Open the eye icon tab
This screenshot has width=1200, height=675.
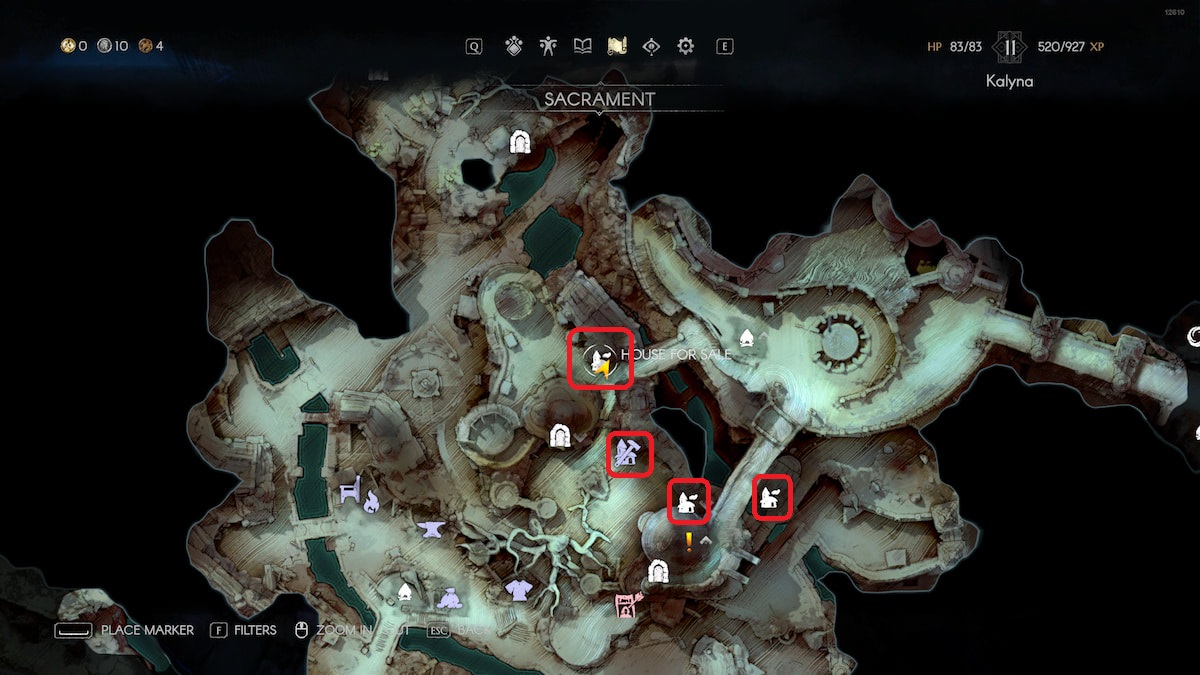(652, 46)
